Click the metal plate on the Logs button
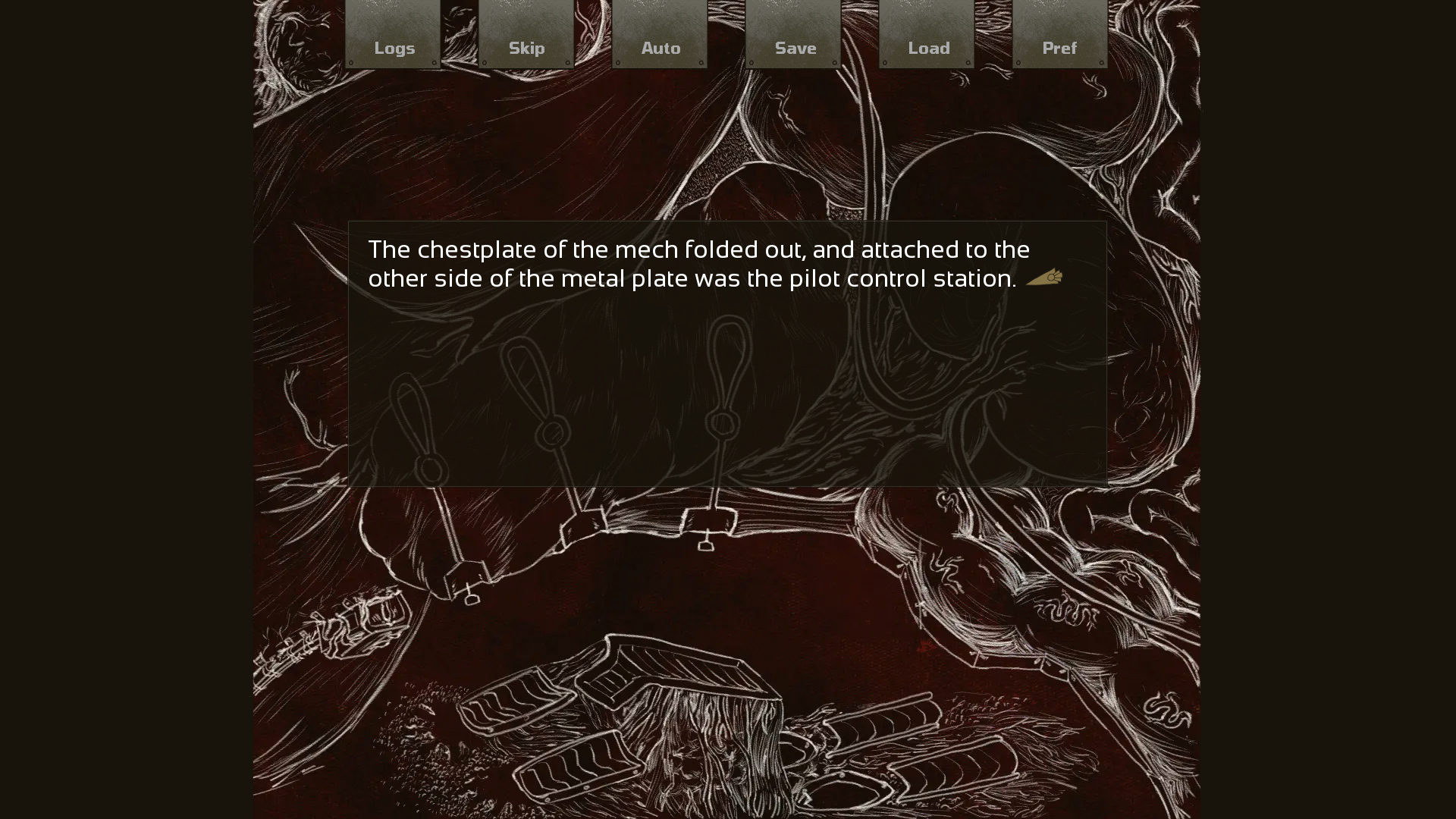The width and height of the screenshot is (1456, 819). point(394,34)
